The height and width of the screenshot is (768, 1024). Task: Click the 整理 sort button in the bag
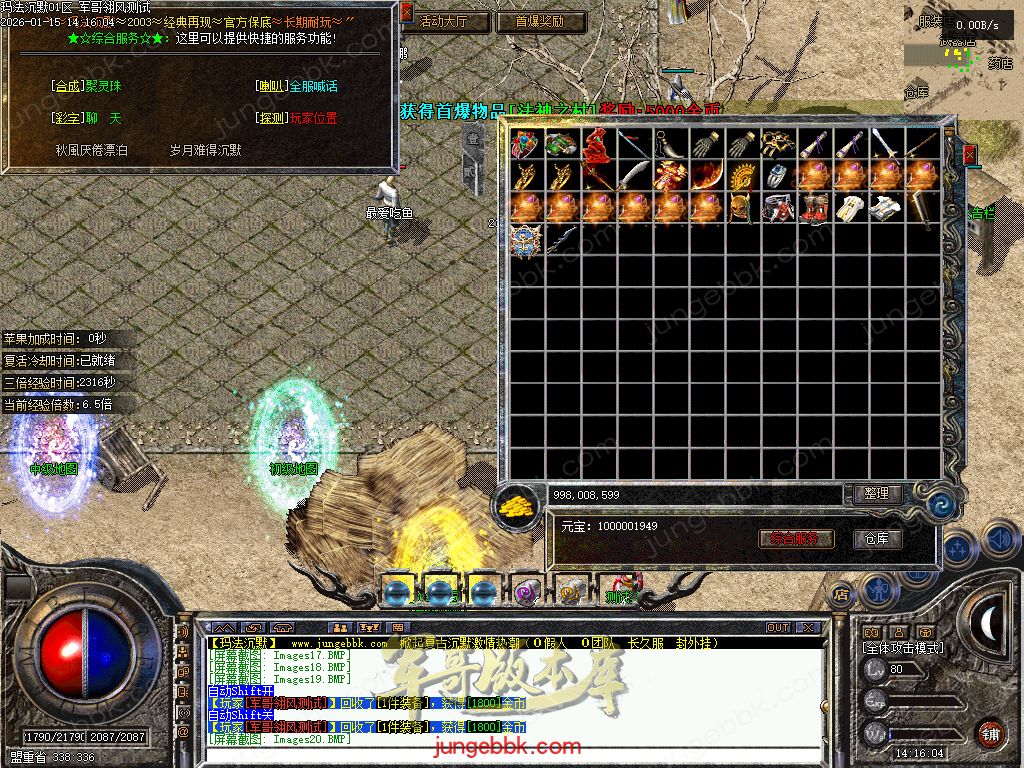(x=878, y=494)
